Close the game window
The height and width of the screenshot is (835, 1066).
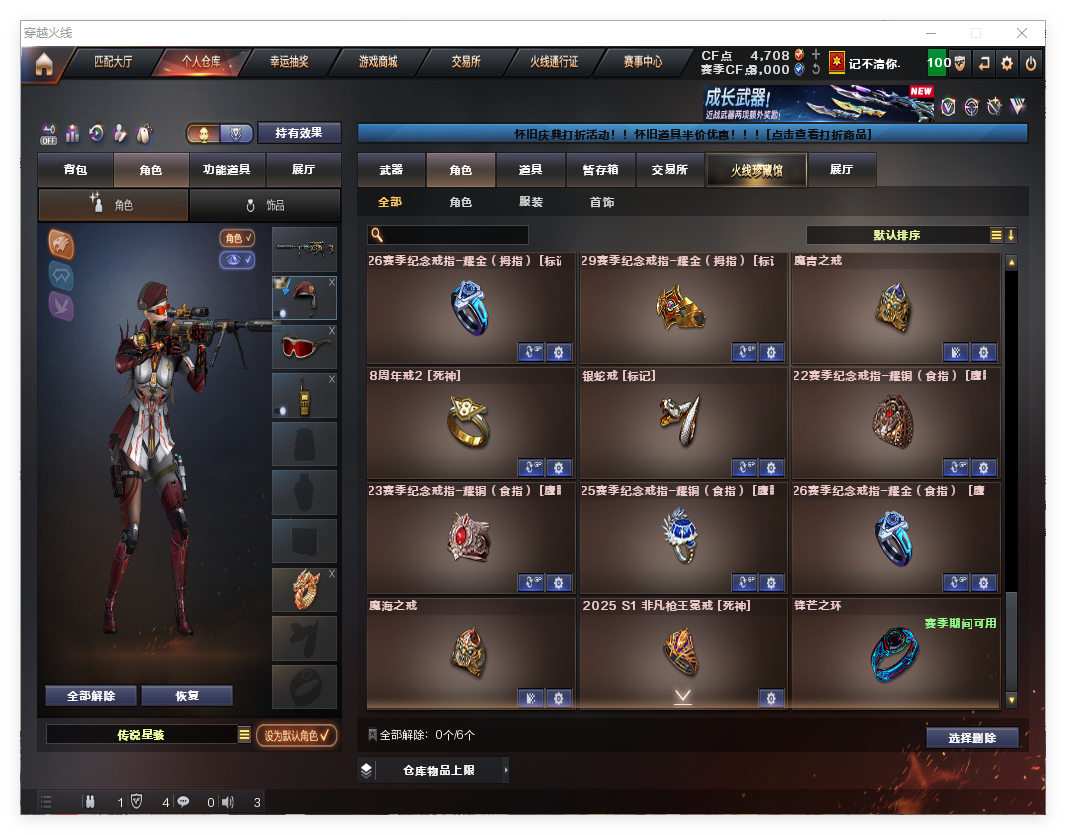[x=1023, y=33]
